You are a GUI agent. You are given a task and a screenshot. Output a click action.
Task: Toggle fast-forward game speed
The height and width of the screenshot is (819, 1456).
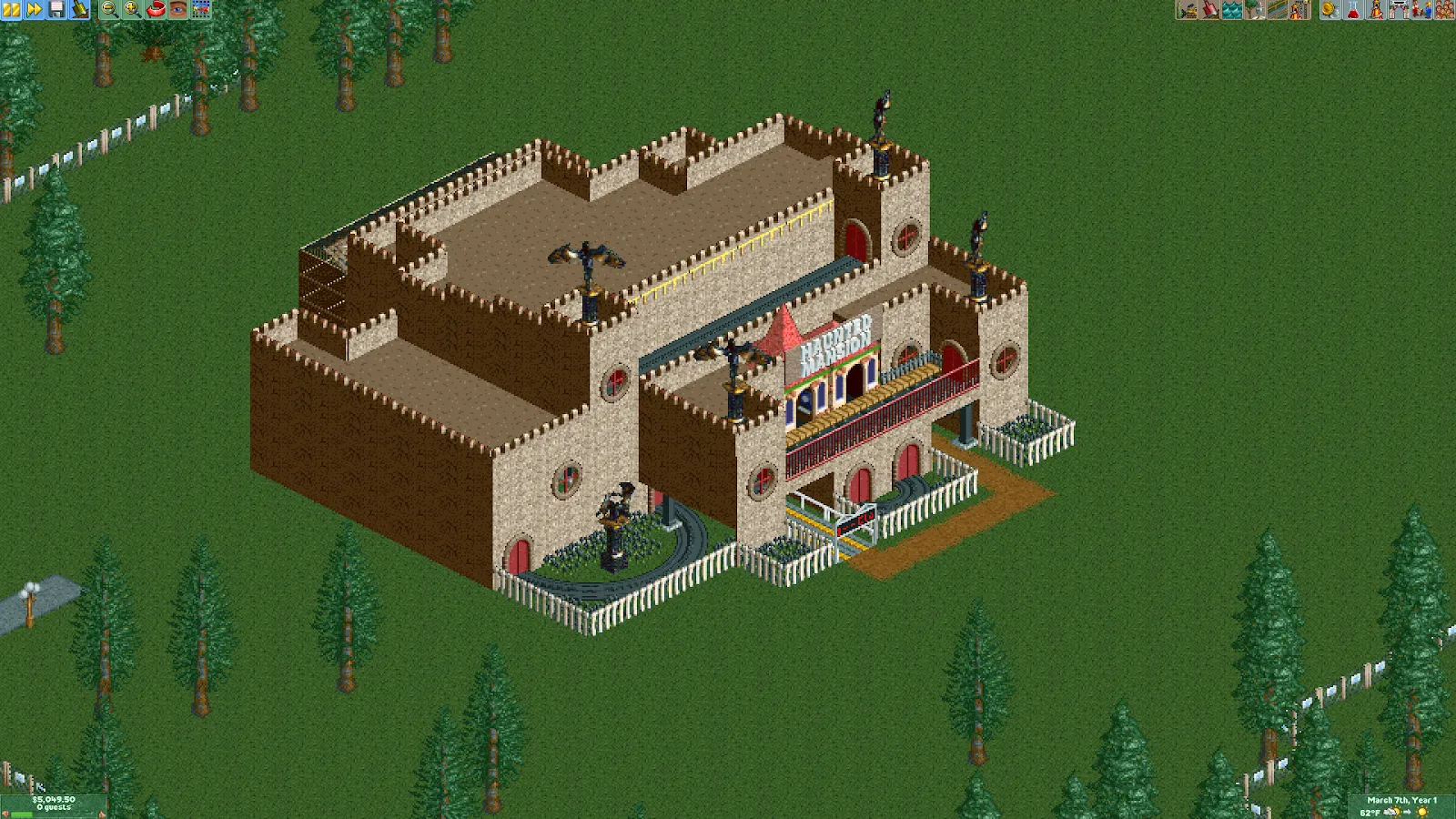pos(35,9)
